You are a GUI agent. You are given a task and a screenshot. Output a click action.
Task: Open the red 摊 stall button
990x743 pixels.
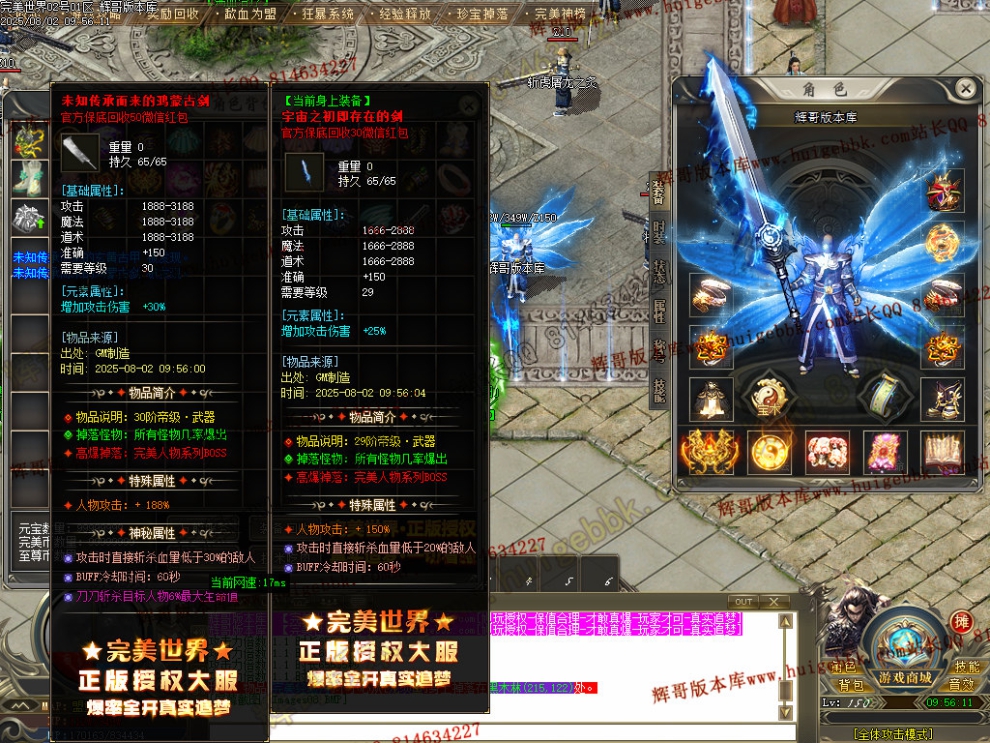961,622
